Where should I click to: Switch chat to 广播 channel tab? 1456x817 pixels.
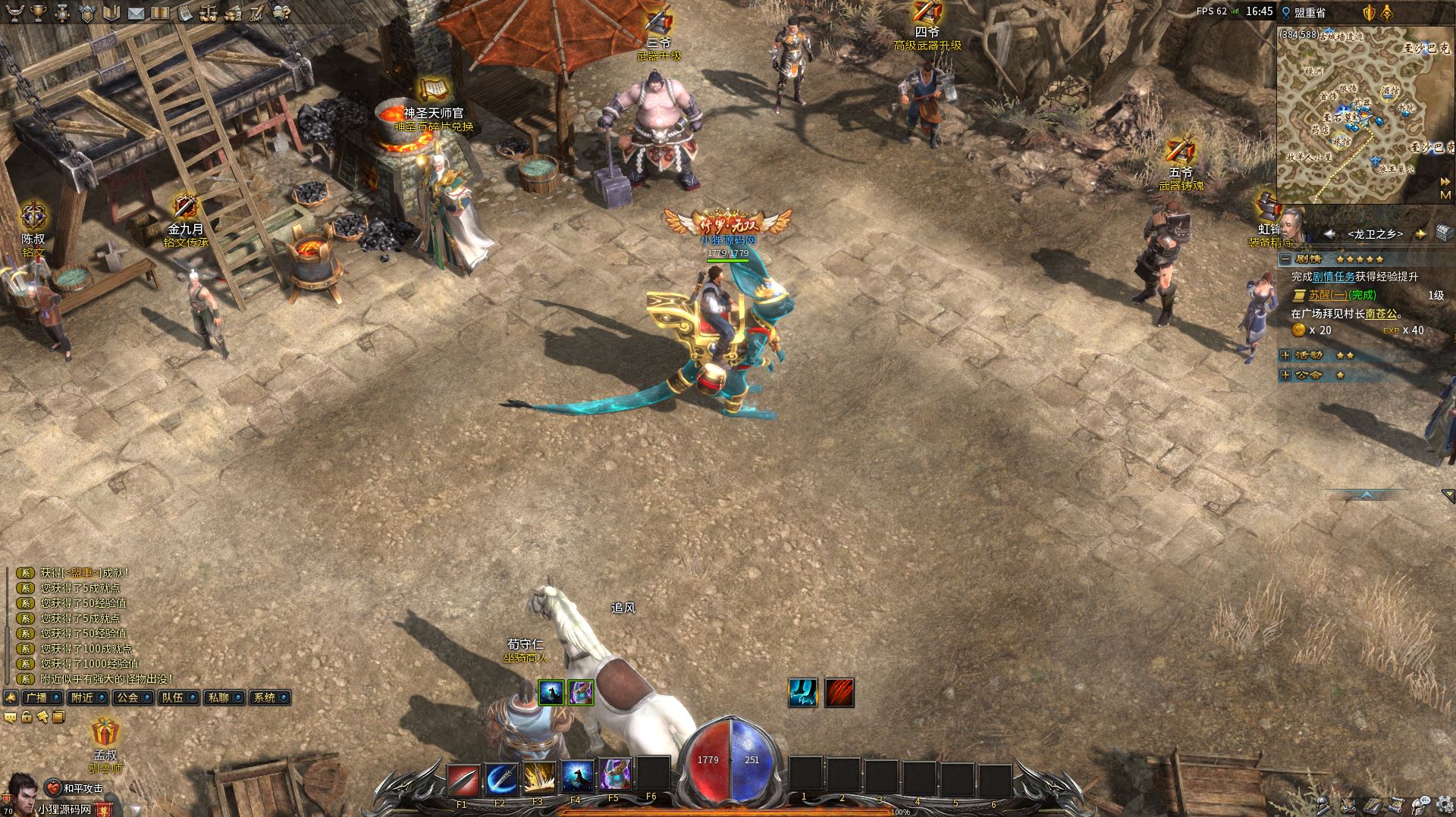[x=36, y=697]
